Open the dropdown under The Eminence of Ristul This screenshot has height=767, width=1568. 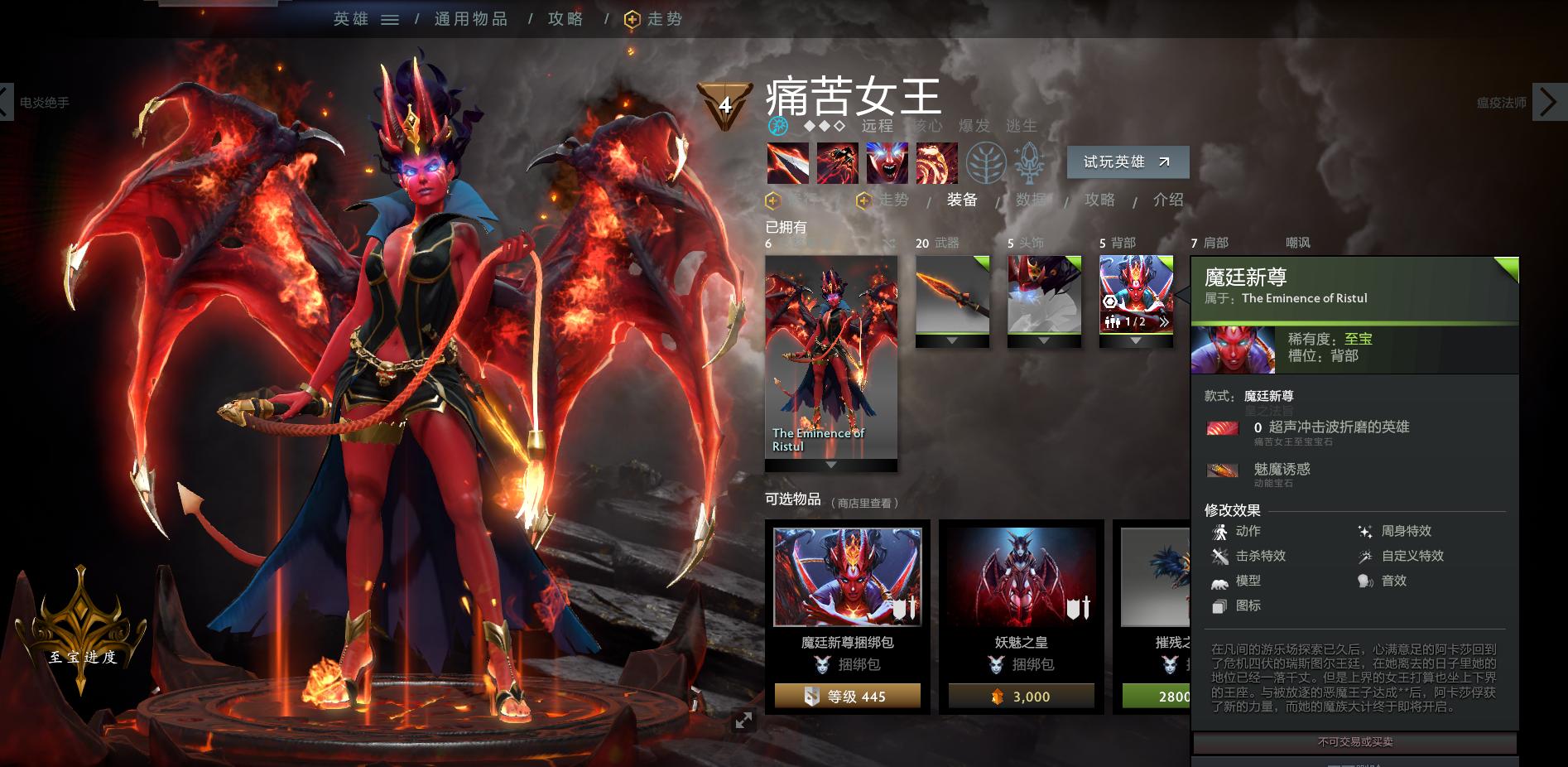(831, 465)
